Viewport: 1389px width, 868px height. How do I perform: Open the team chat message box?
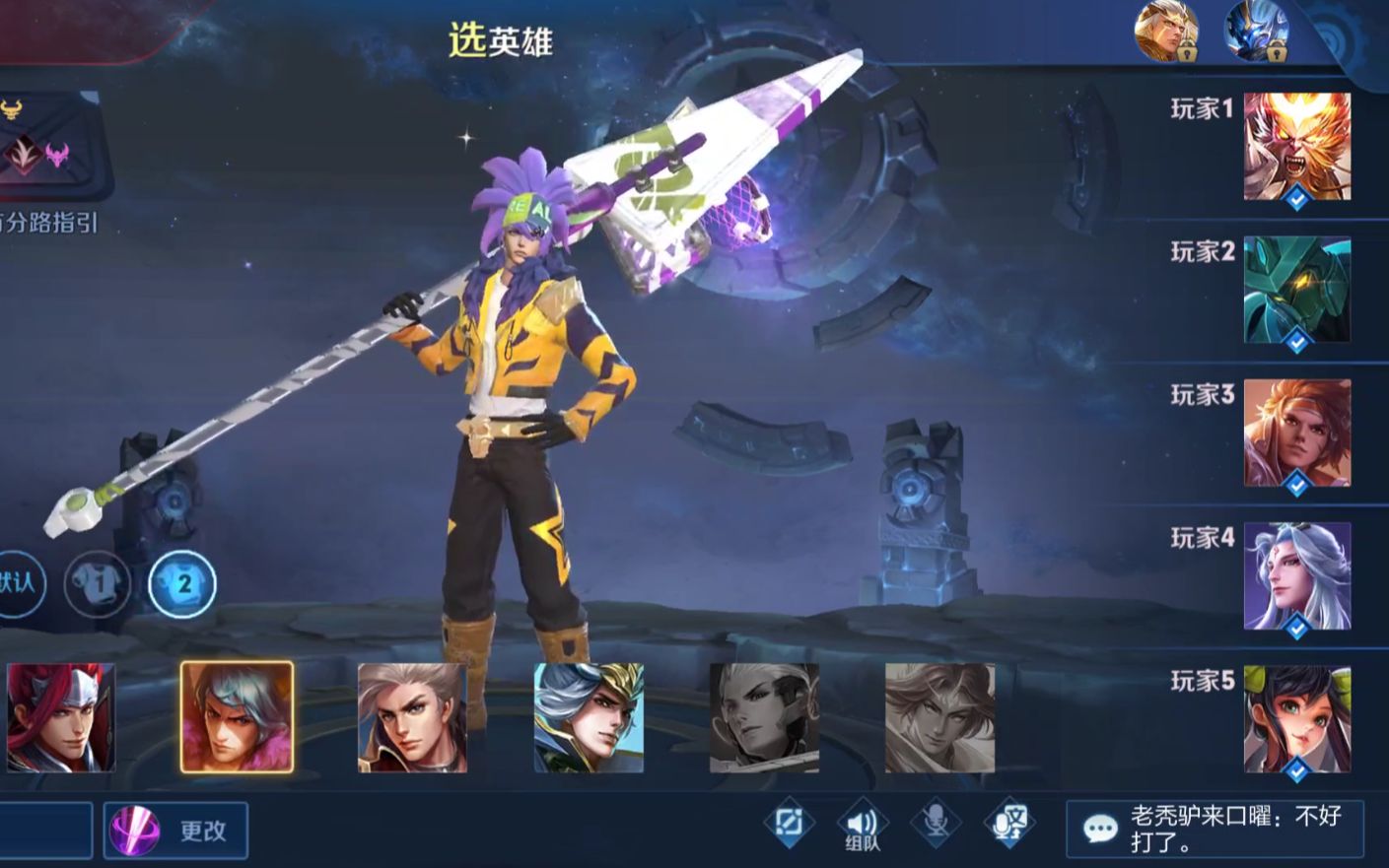pos(1215,829)
